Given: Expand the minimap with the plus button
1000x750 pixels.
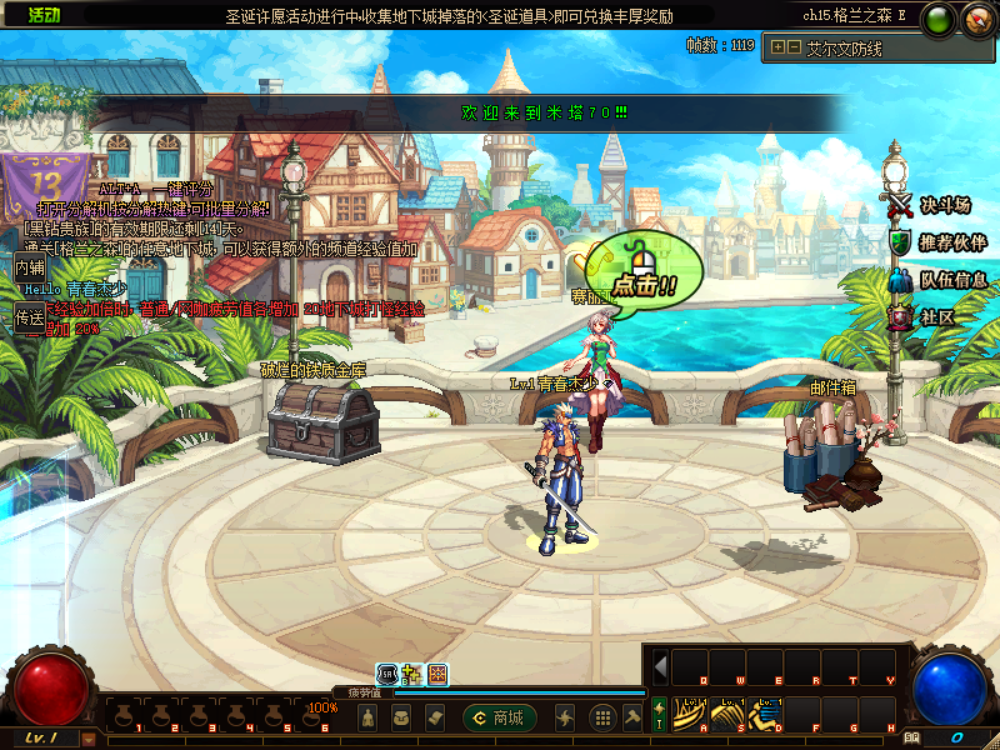Looking at the screenshot, I should click(x=777, y=47).
